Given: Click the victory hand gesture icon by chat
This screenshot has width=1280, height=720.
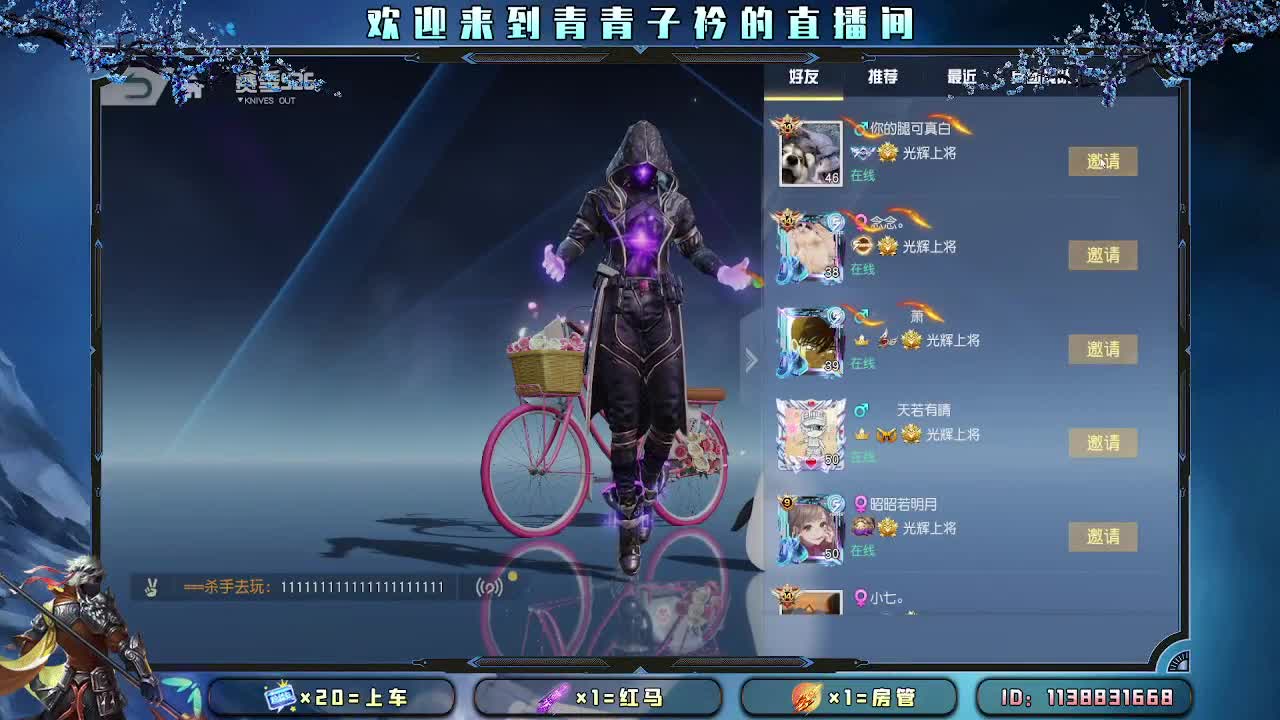Looking at the screenshot, I should (x=152, y=587).
